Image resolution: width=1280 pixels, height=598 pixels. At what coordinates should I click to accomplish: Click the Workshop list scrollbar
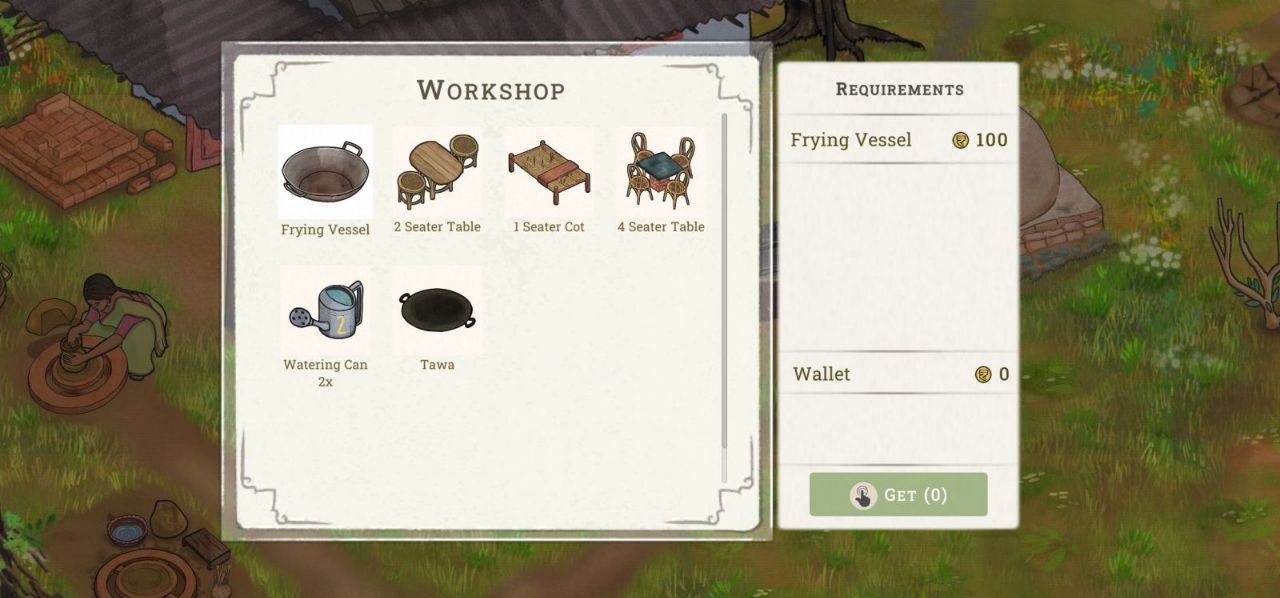tap(724, 290)
